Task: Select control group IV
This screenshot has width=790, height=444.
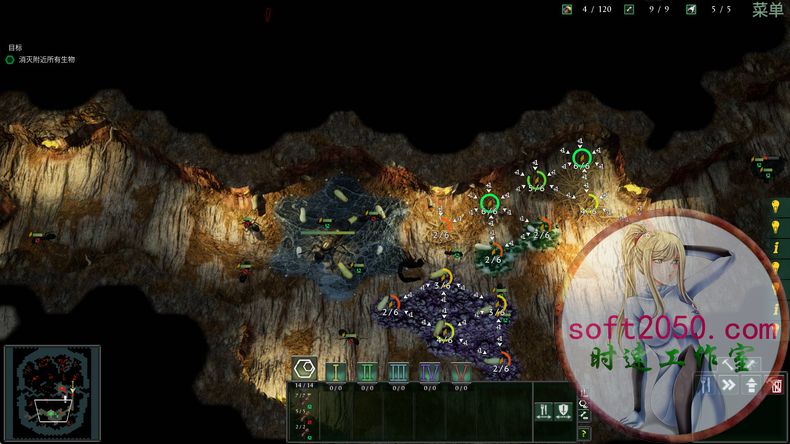Action: (x=429, y=371)
